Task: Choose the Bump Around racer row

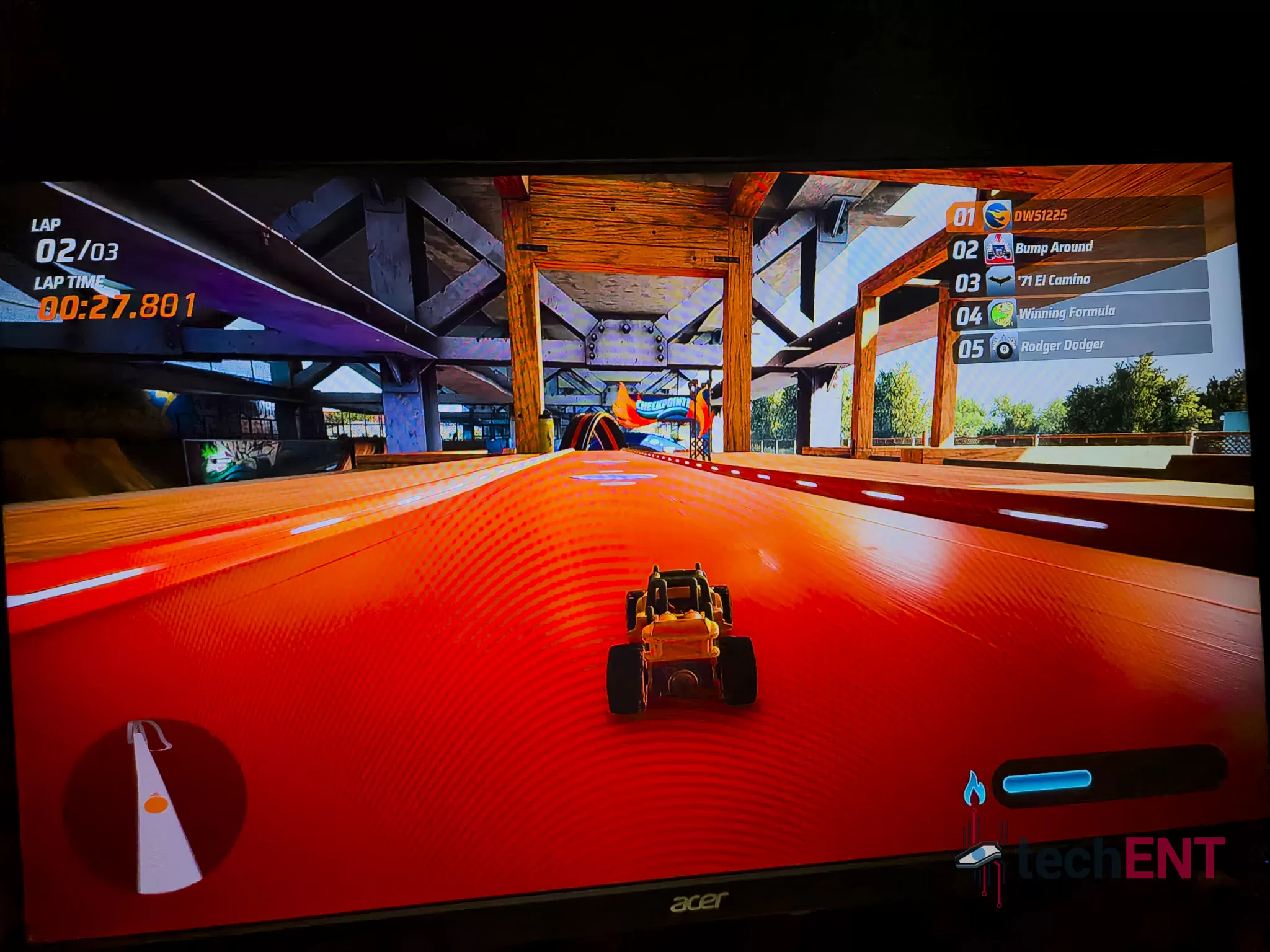Action: [1078, 249]
